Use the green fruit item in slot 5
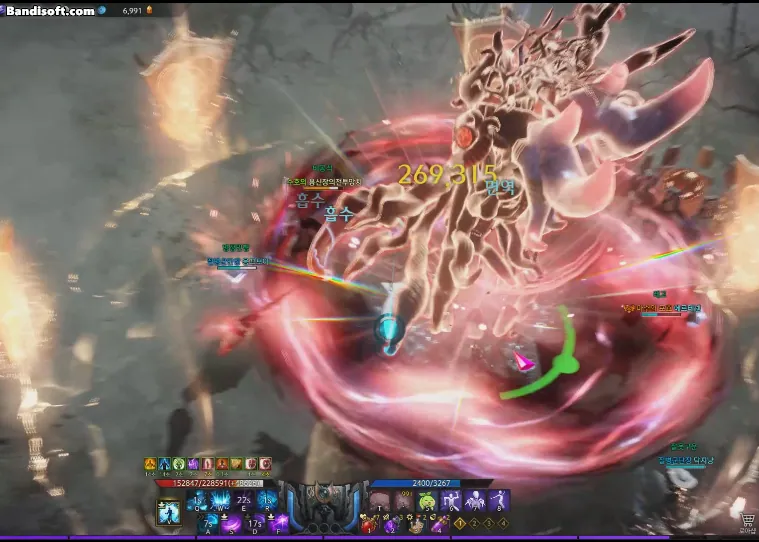The image size is (759, 542). 427,502
